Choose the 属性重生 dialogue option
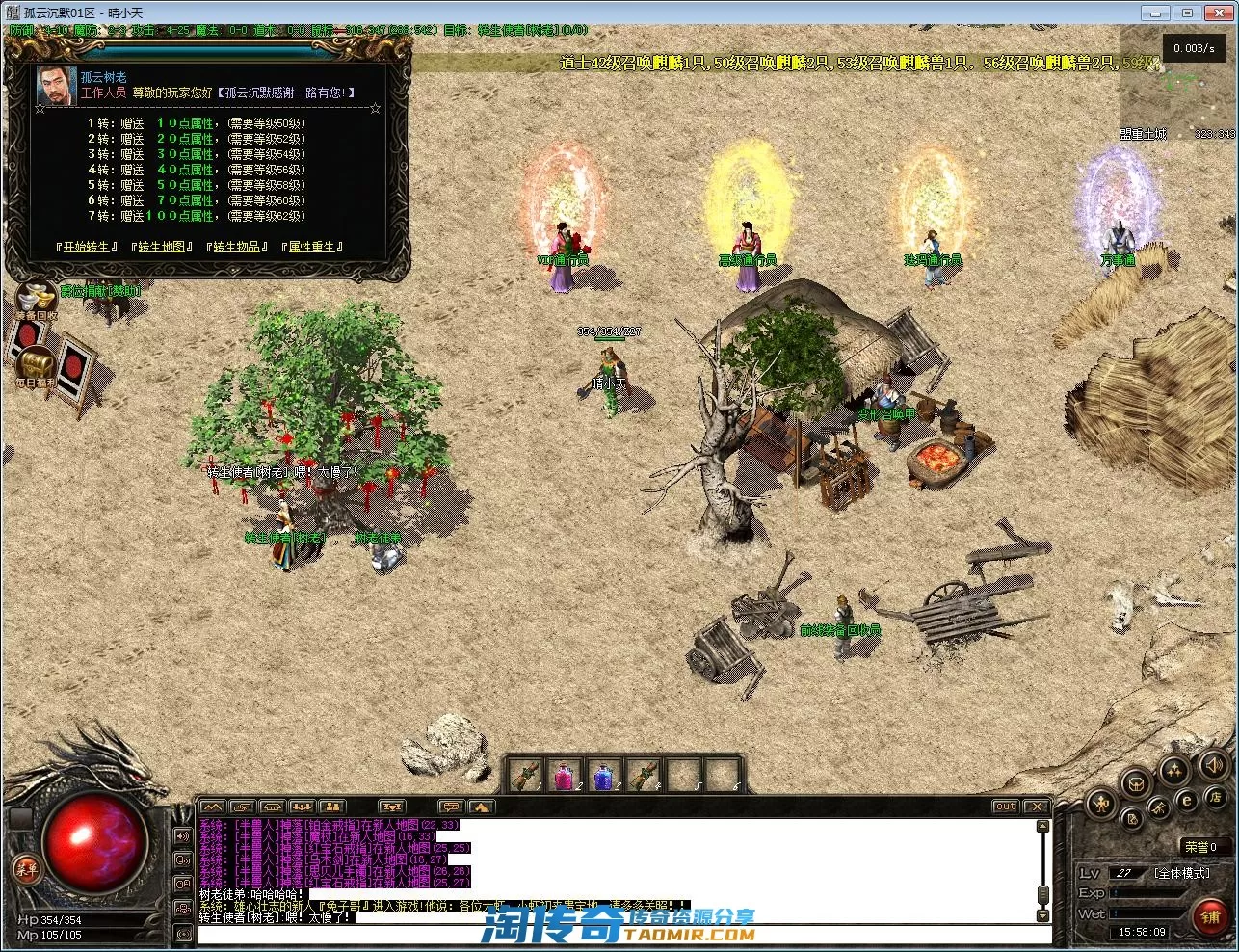This screenshot has width=1239, height=952. (311, 247)
